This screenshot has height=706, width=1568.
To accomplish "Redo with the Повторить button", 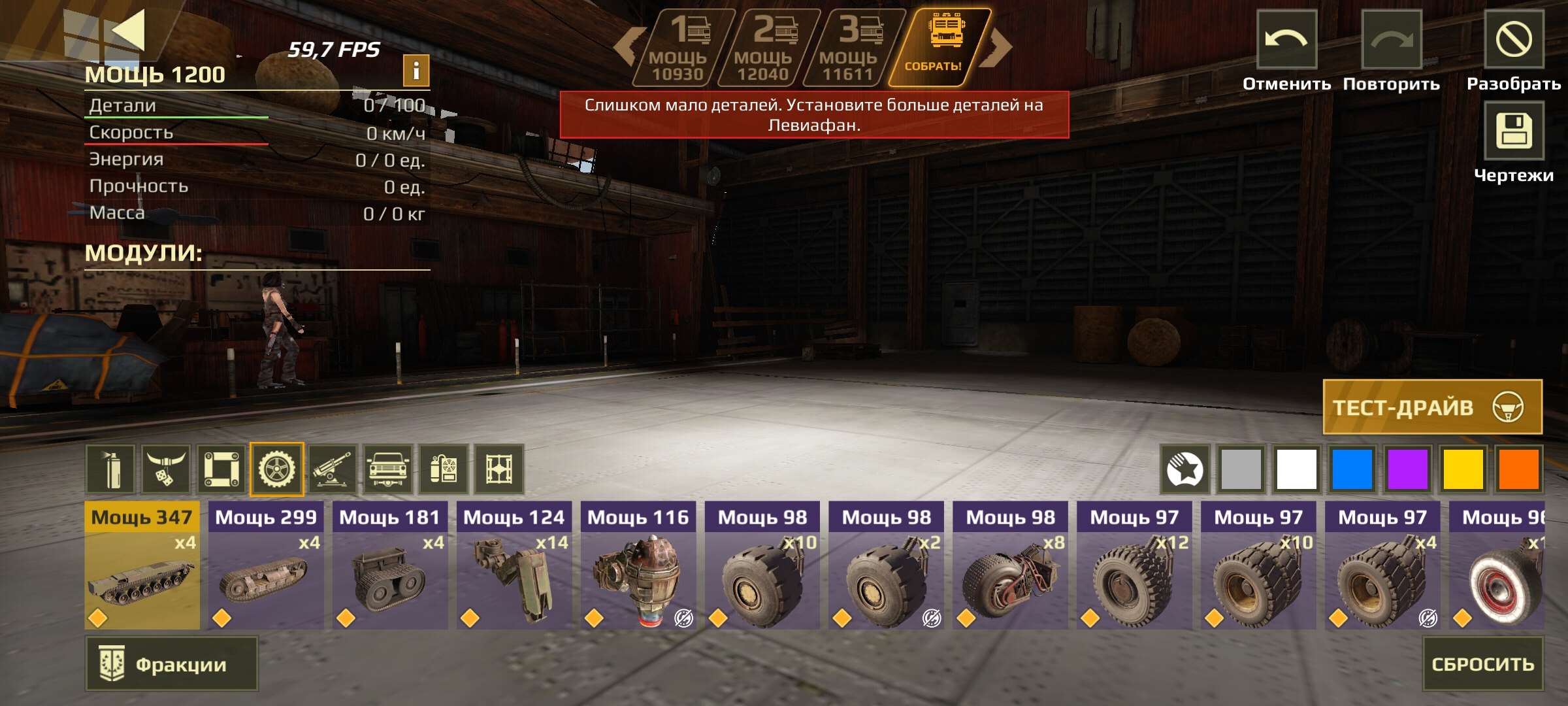I will coord(1391,39).
